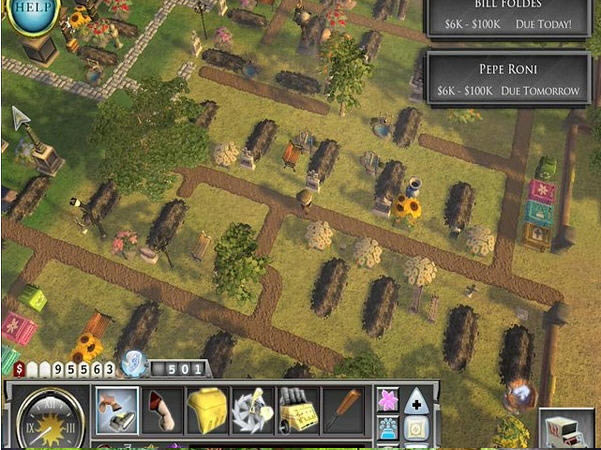Click the clock dial
This screenshot has height=450, width=601.
pos(46,420)
